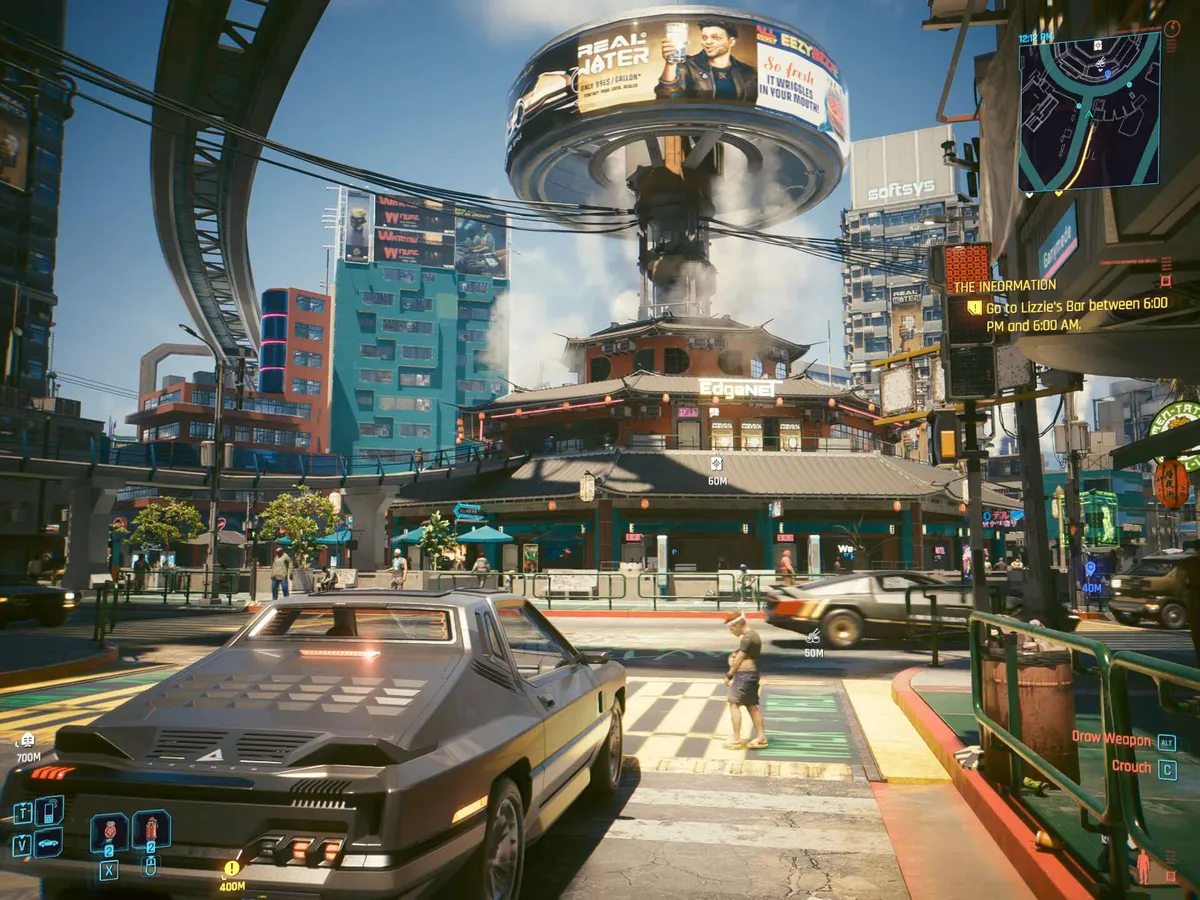Call your vehicle with the car icon
This screenshot has height=900, width=1200.
48,842
